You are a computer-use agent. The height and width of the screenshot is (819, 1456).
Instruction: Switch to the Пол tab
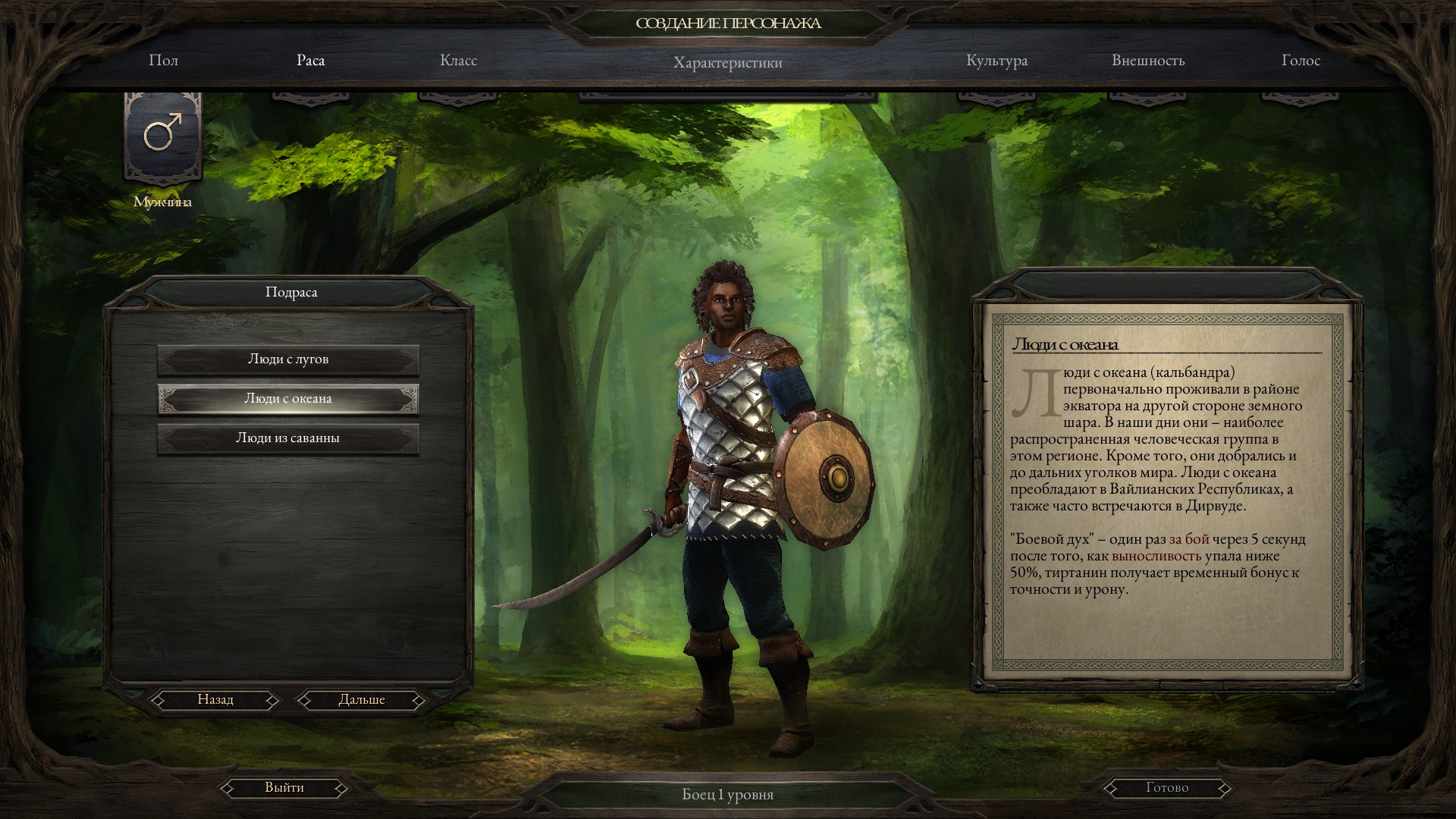163,61
